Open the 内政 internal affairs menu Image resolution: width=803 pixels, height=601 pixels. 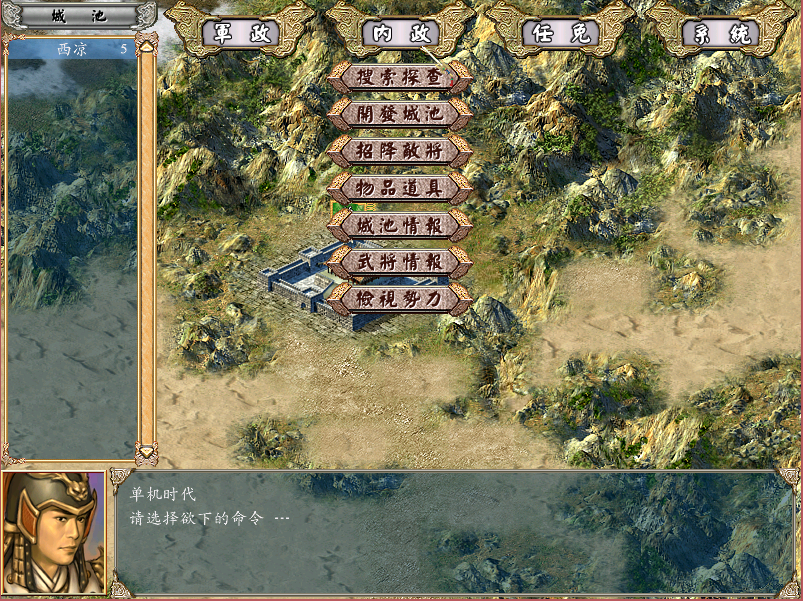coord(400,33)
